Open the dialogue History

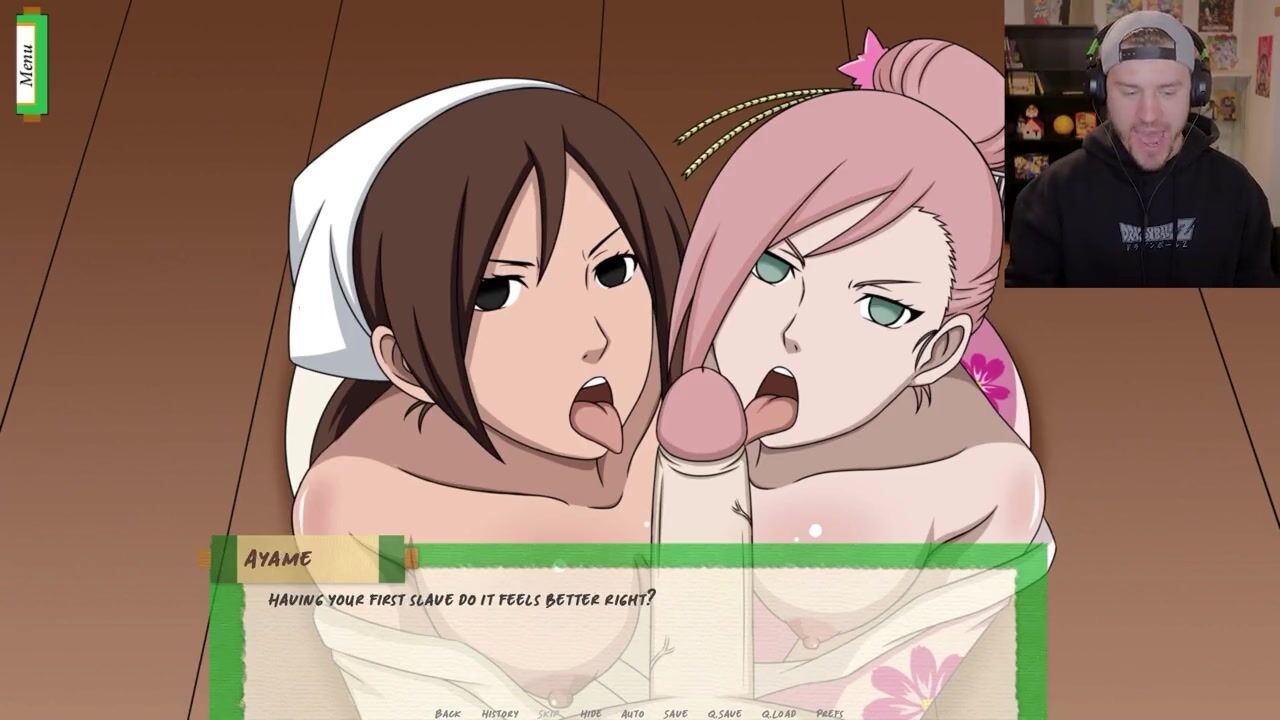click(500, 713)
